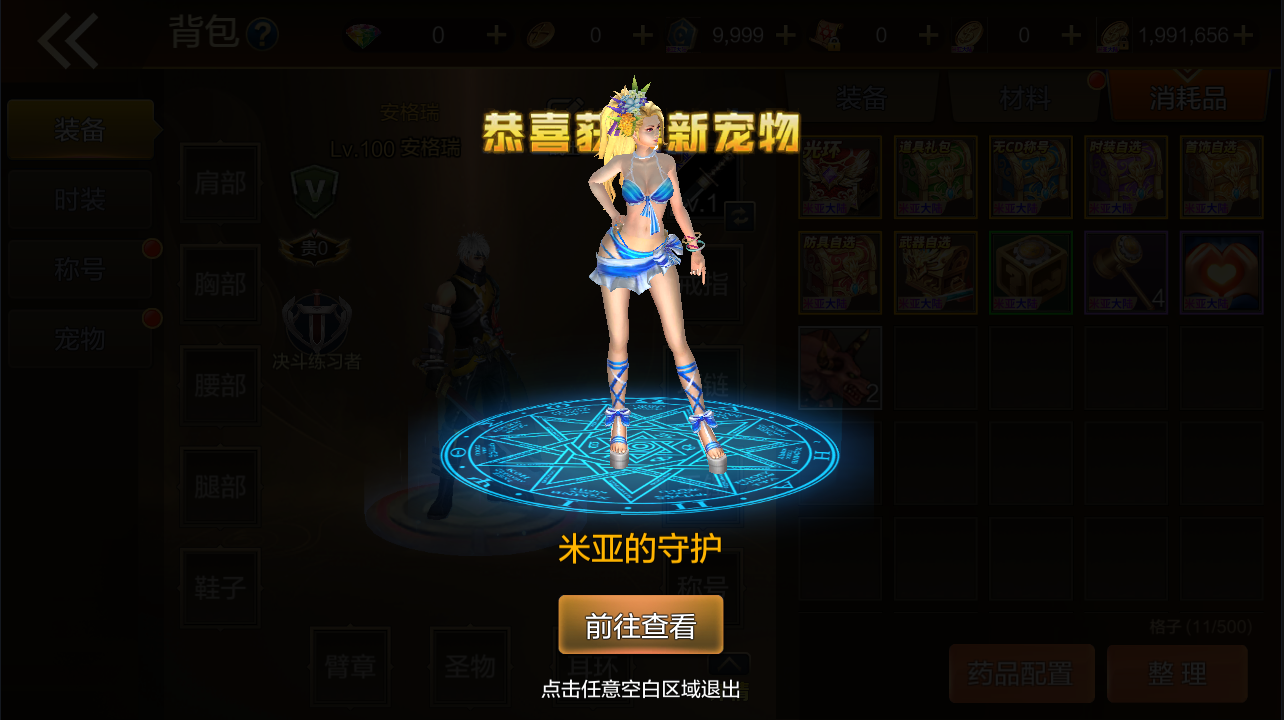1284x720 pixels.
Task: Select the 时装自选 fashion choice chest
Action: (x=1125, y=176)
